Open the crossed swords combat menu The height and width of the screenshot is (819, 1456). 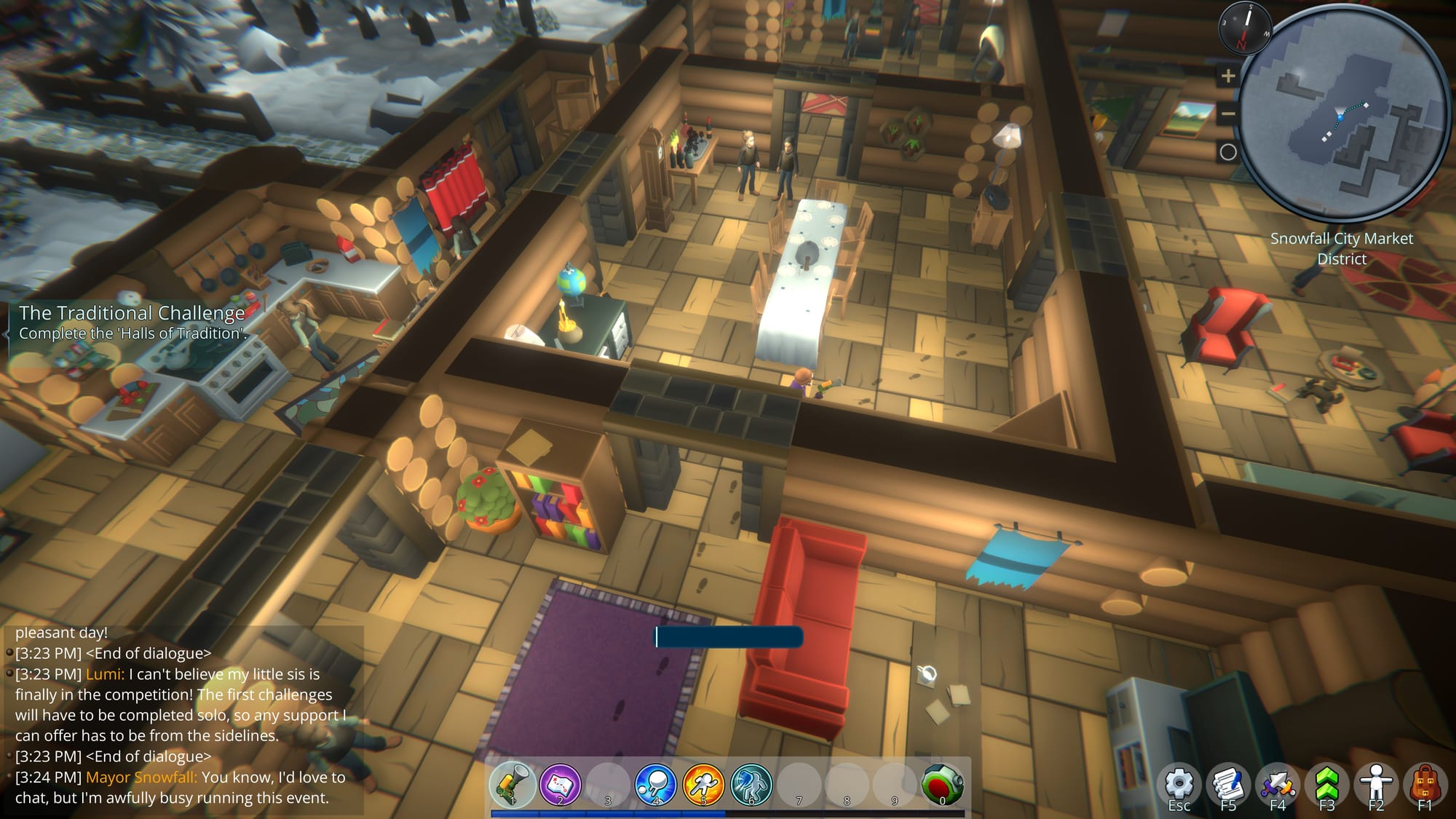(1278, 785)
